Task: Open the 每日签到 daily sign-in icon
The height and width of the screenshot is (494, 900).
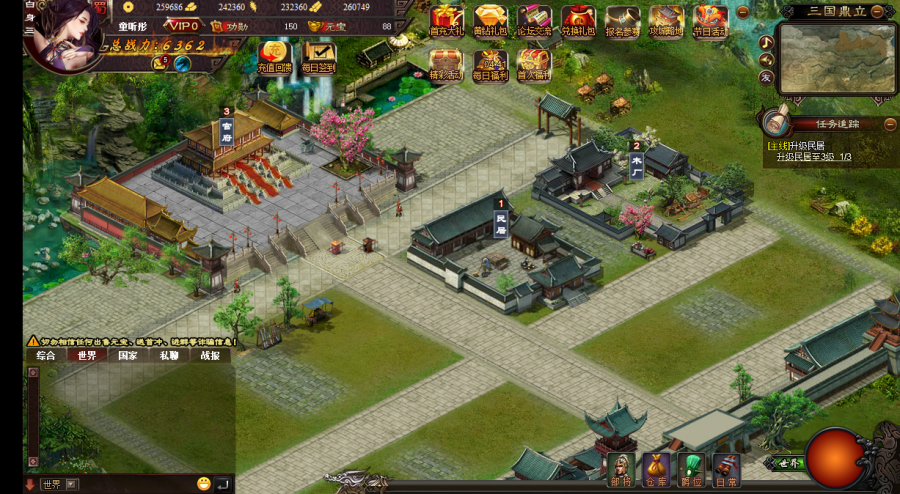Action: coord(319,56)
